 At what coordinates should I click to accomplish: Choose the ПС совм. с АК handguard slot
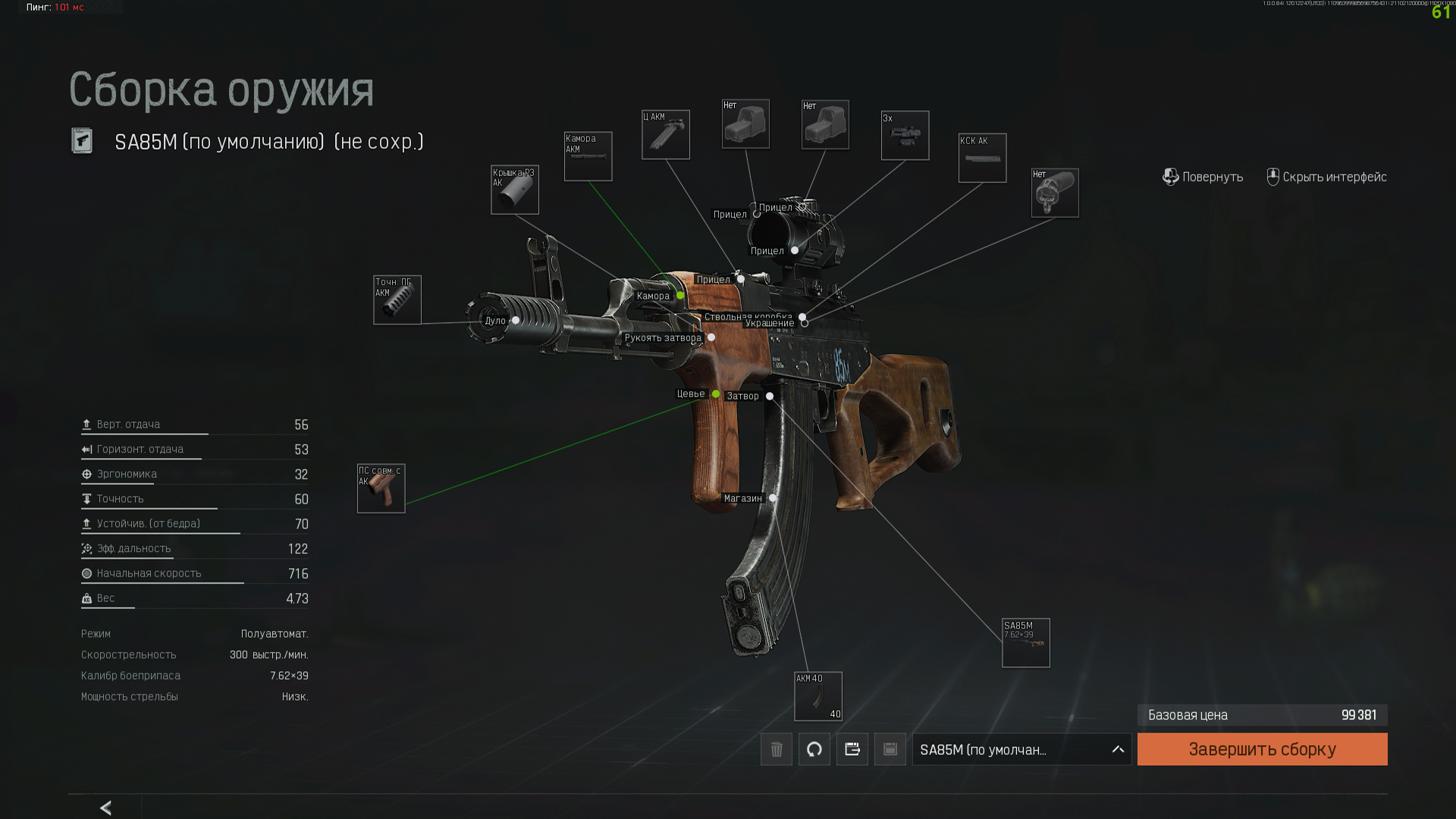pyautogui.click(x=381, y=488)
